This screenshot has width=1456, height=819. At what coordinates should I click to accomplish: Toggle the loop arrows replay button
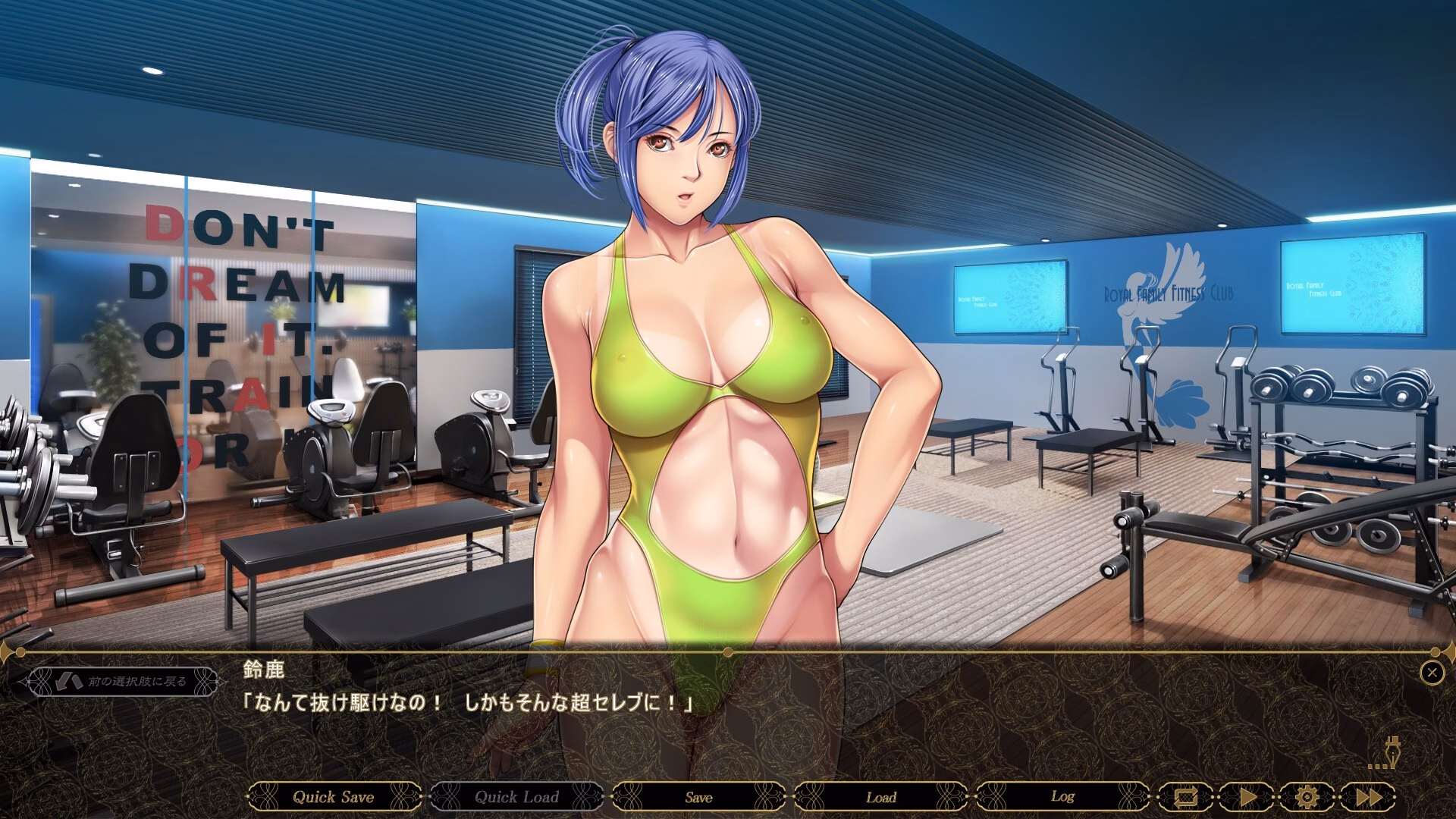(1184, 797)
